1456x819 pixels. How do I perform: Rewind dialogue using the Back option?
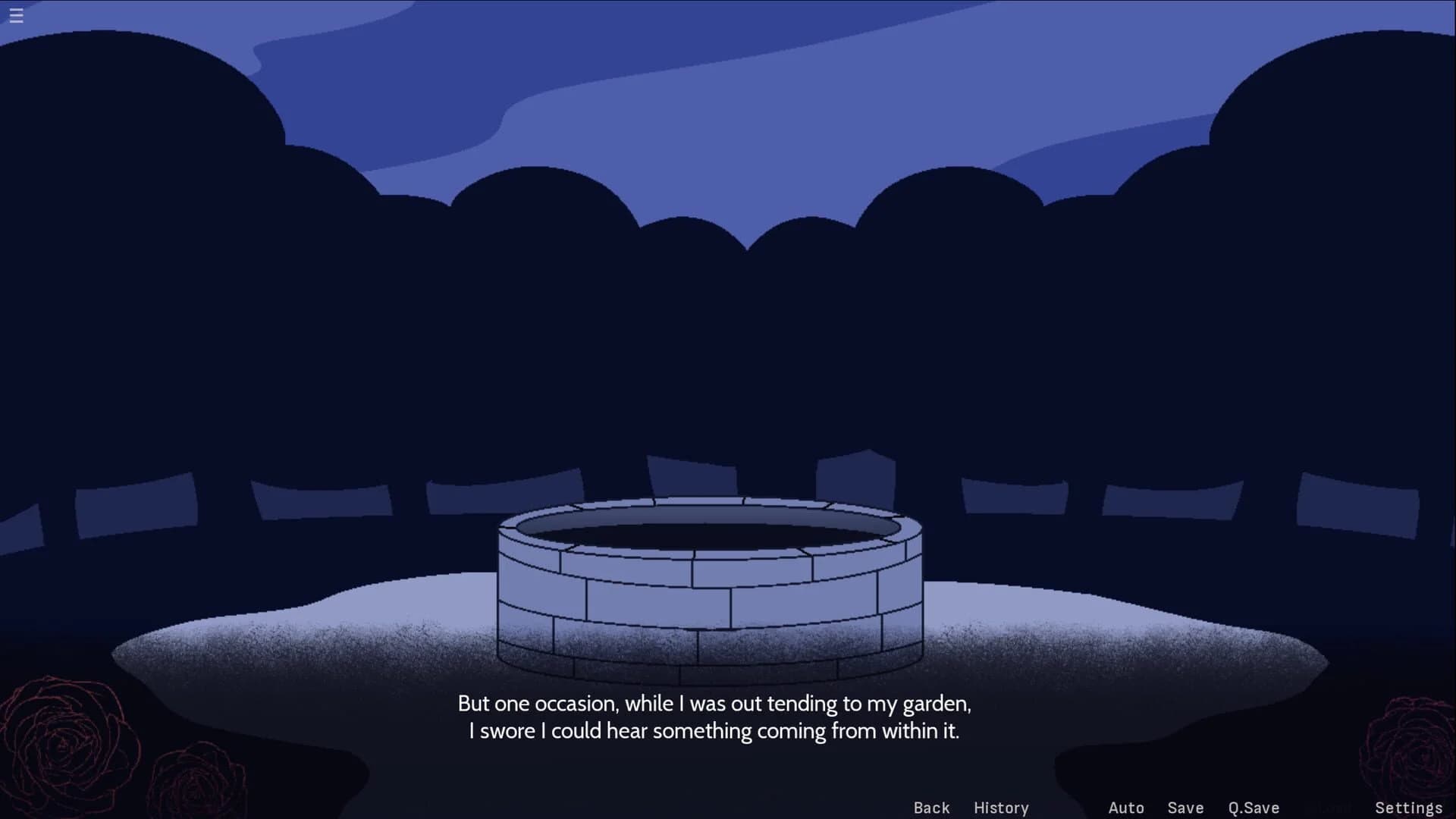(930, 808)
